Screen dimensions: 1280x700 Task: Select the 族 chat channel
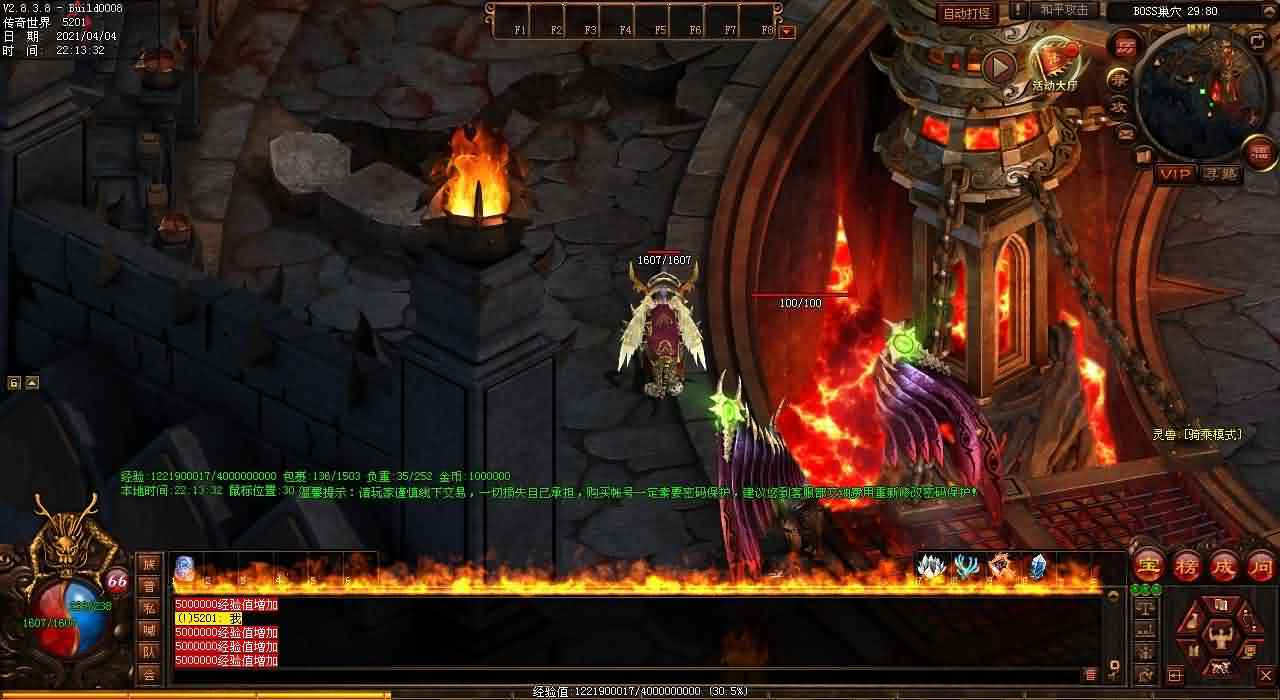[x=149, y=564]
